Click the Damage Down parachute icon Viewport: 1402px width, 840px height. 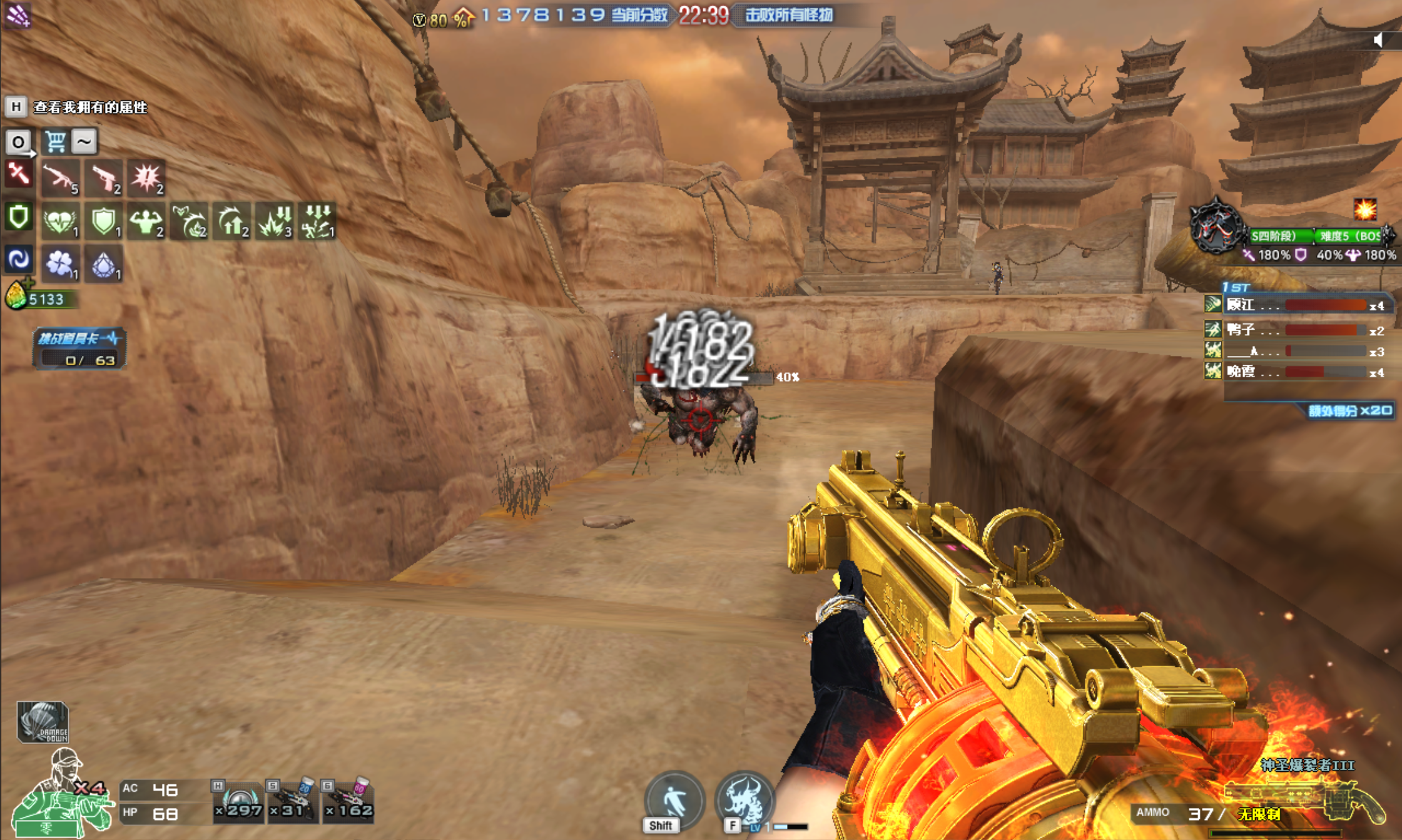click(x=43, y=722)
